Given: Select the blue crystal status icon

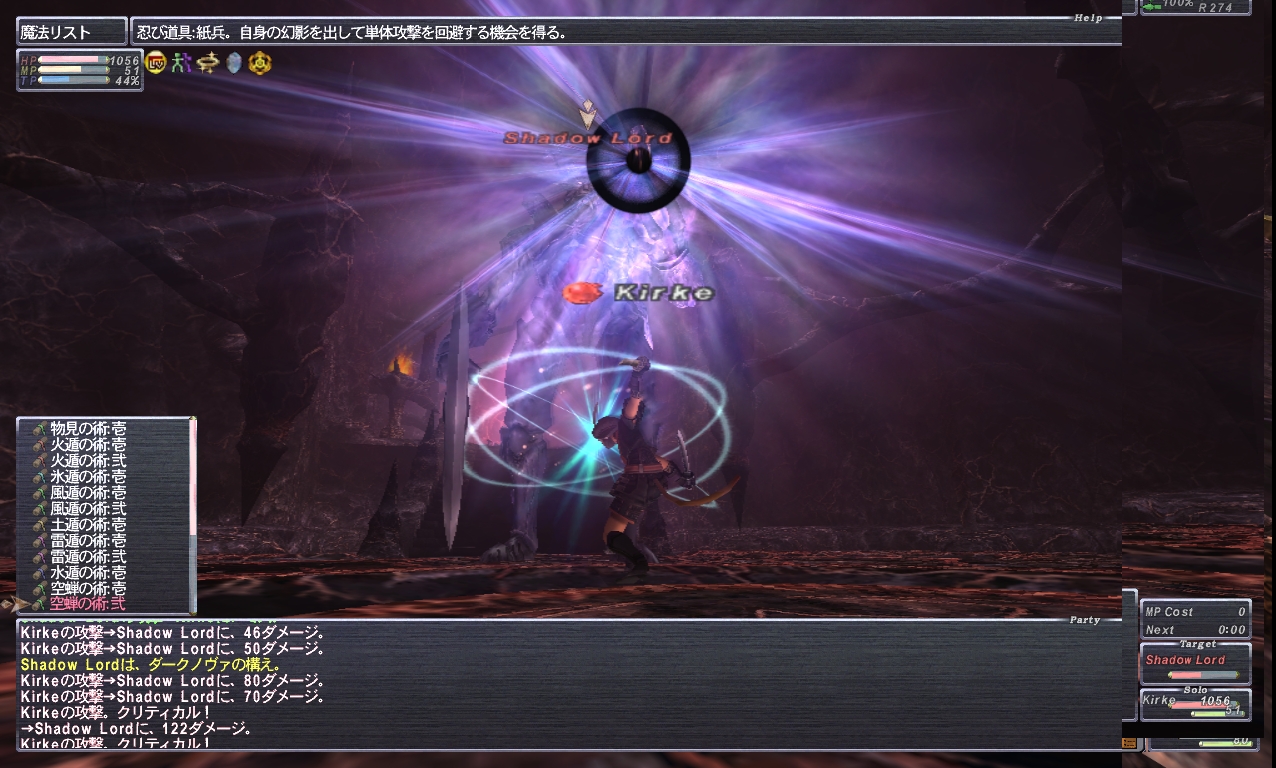Looking at the screenshot, I should pyautogui.click(x=233, y=63).
